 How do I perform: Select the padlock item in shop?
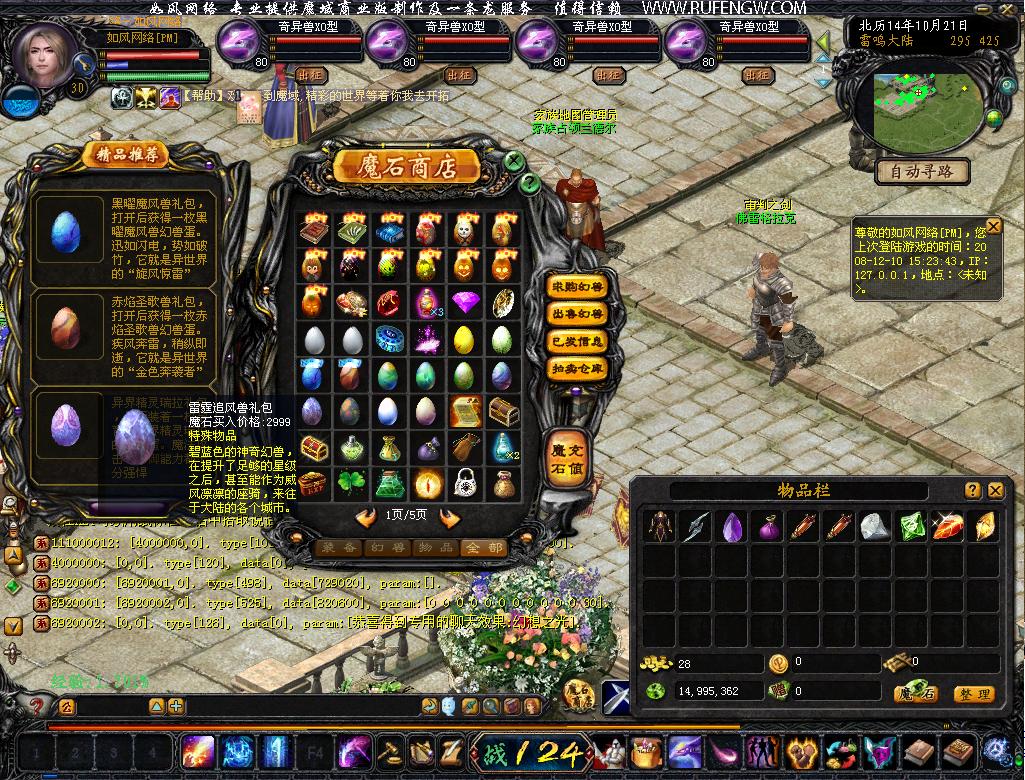465,484
